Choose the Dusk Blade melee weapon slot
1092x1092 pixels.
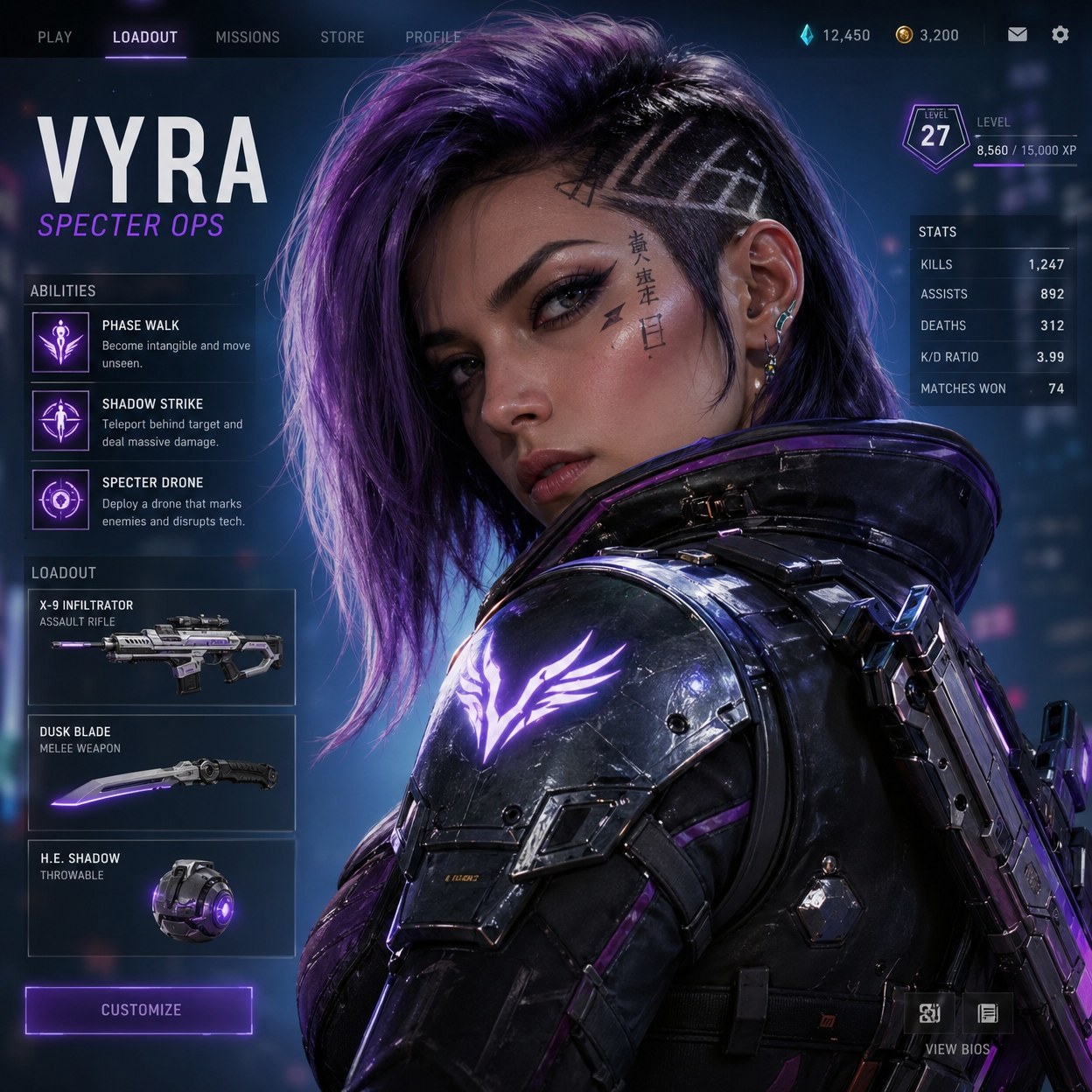(162, 773)
